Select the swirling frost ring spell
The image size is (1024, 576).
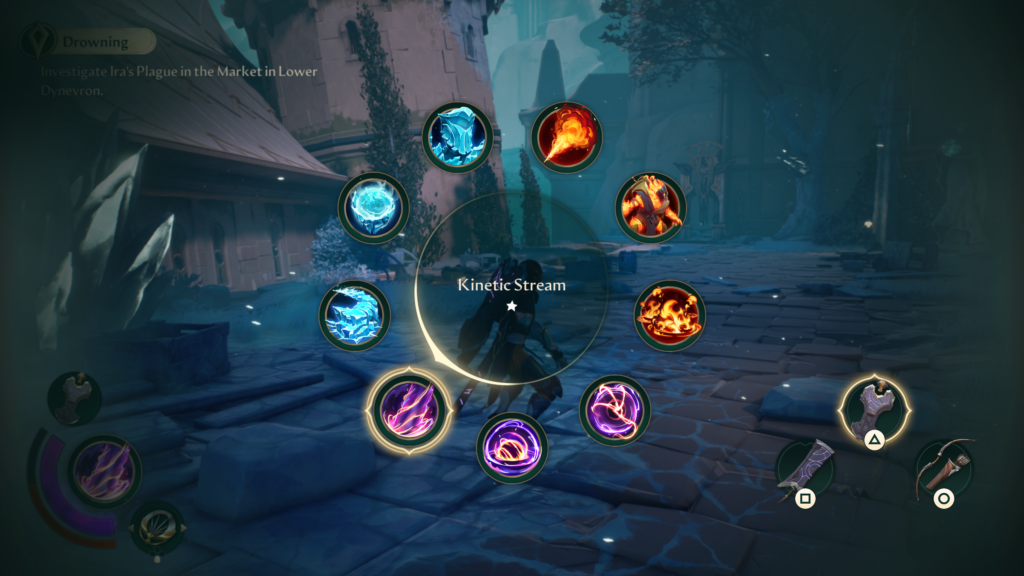pyautogui.click(x=373, y=207)
